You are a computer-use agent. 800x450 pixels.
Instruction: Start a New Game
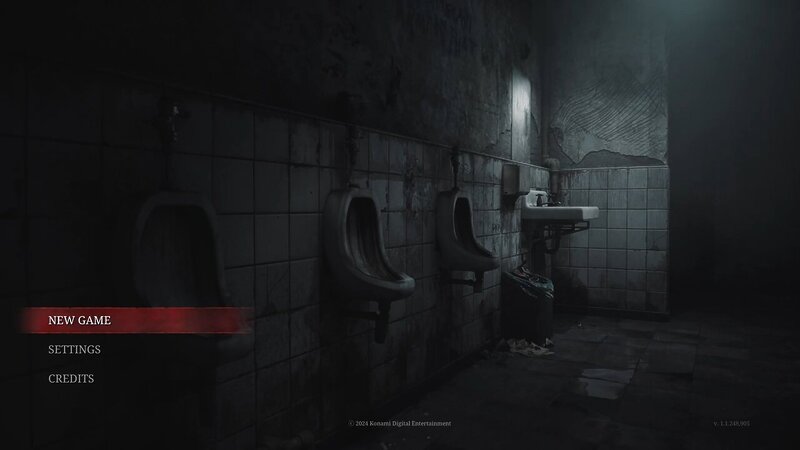(79, 320)
